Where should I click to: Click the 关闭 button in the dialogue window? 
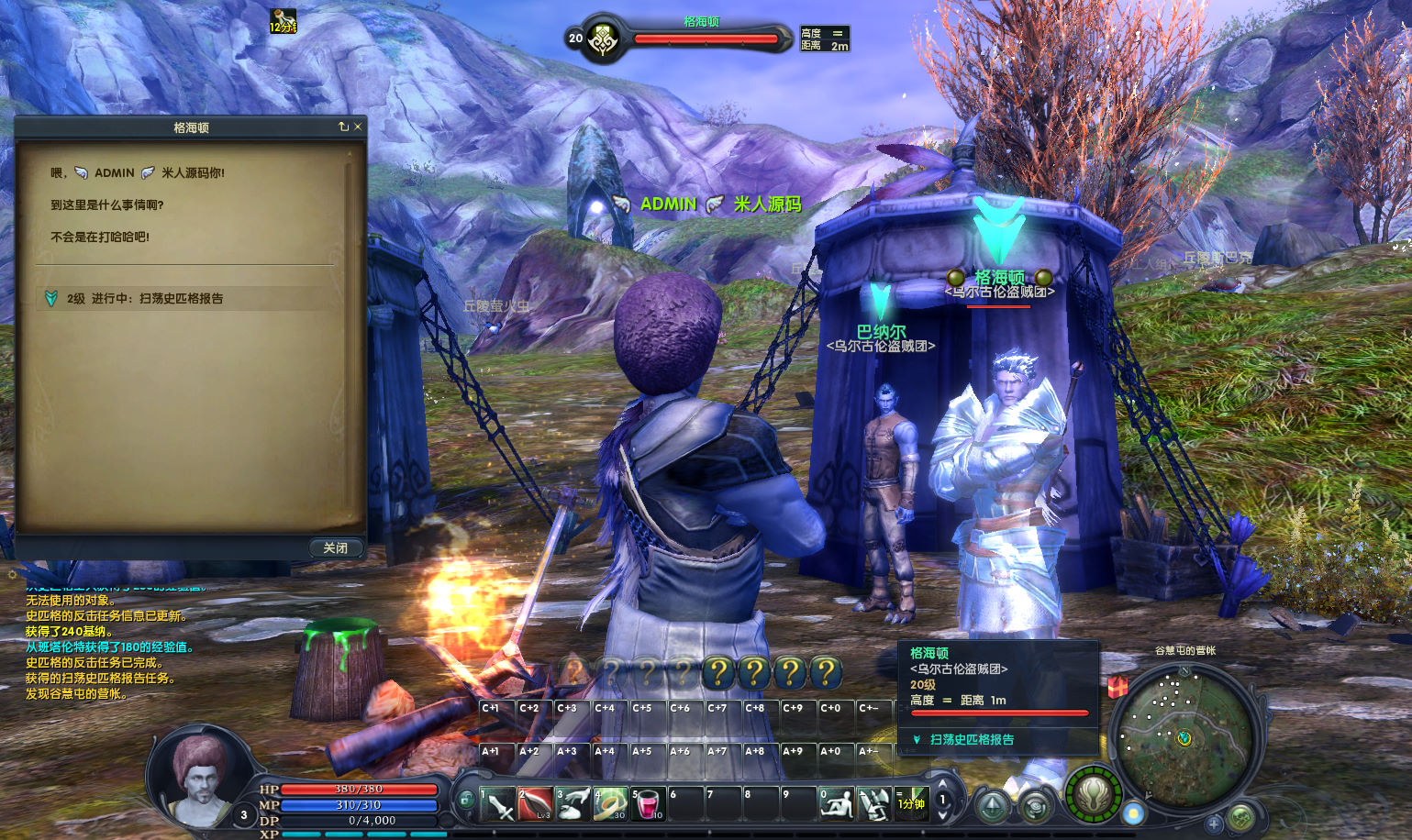click(x=335, y=547)
